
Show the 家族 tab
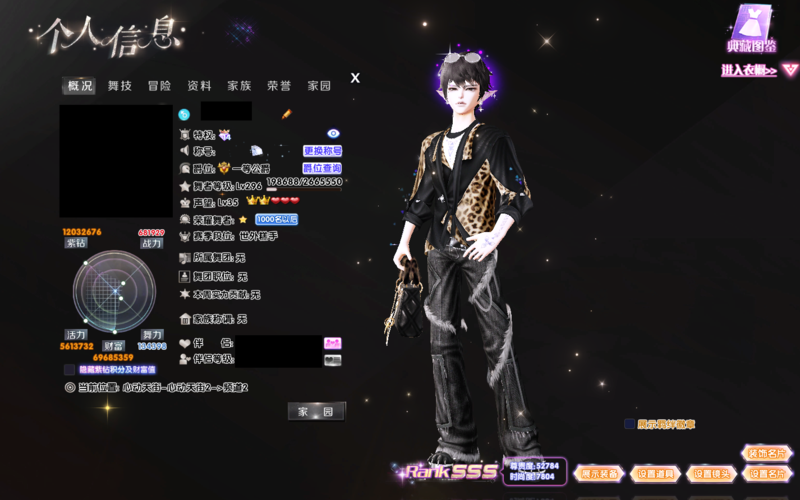(x=239, y=86)
